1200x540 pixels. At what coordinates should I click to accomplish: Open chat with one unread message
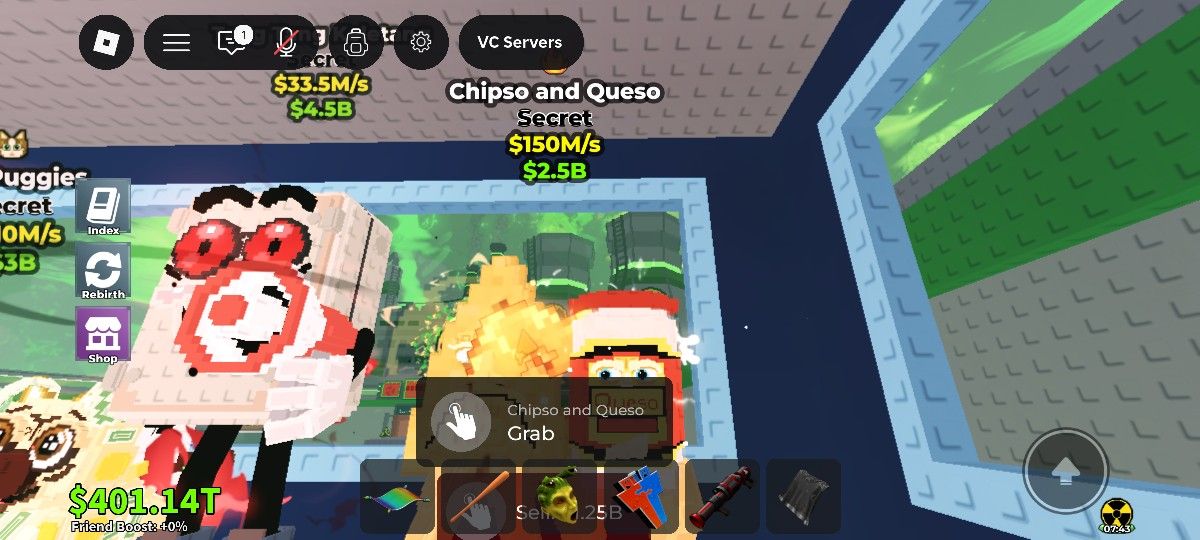click(x=232, y=42)
